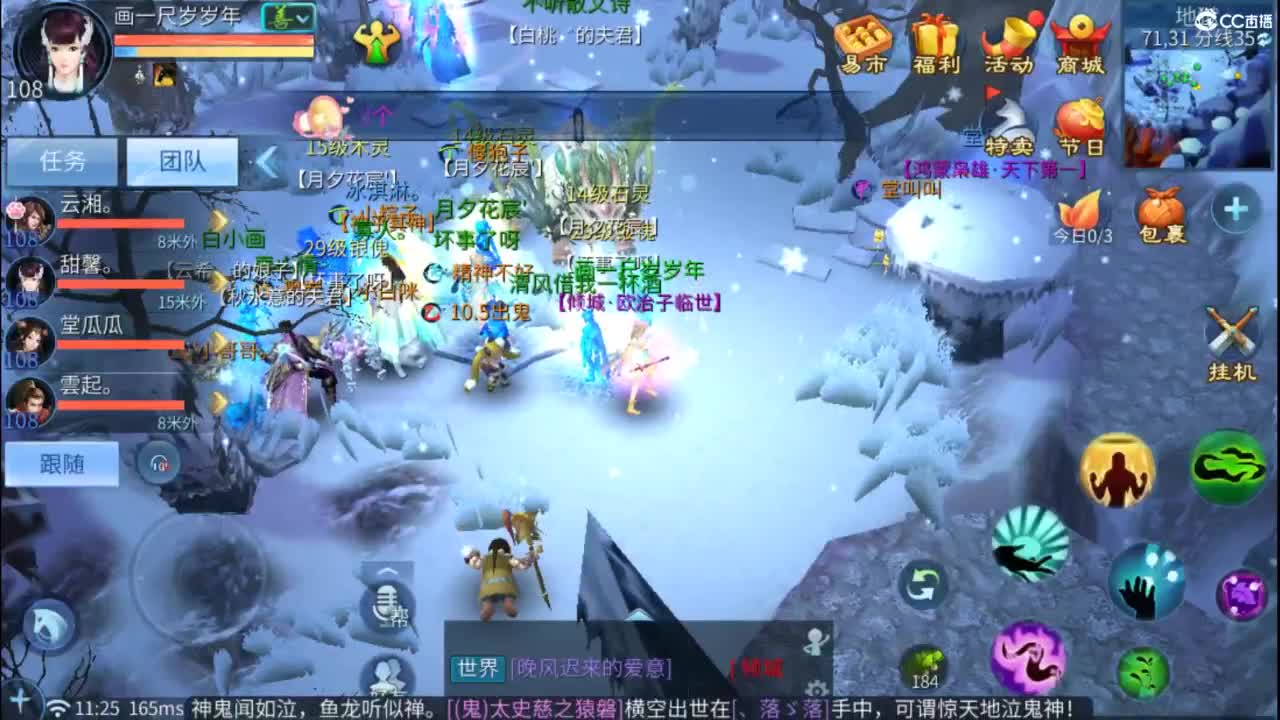Collapse the quest panel with the left chevron
This screenshot has height=720, width=1280.
(264, 160)
